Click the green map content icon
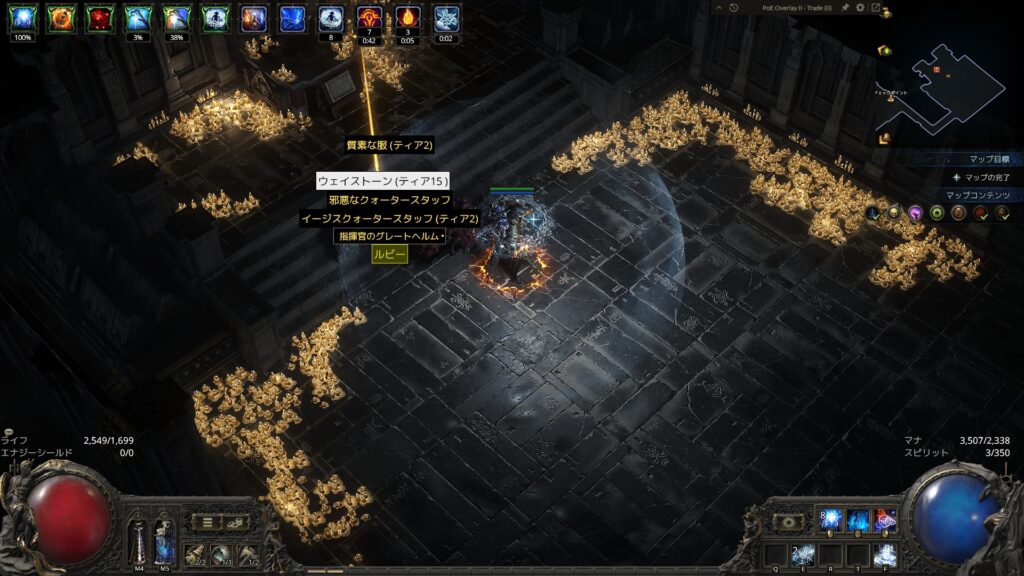This screenshot has height=576, width=1024. coord(936,213)
